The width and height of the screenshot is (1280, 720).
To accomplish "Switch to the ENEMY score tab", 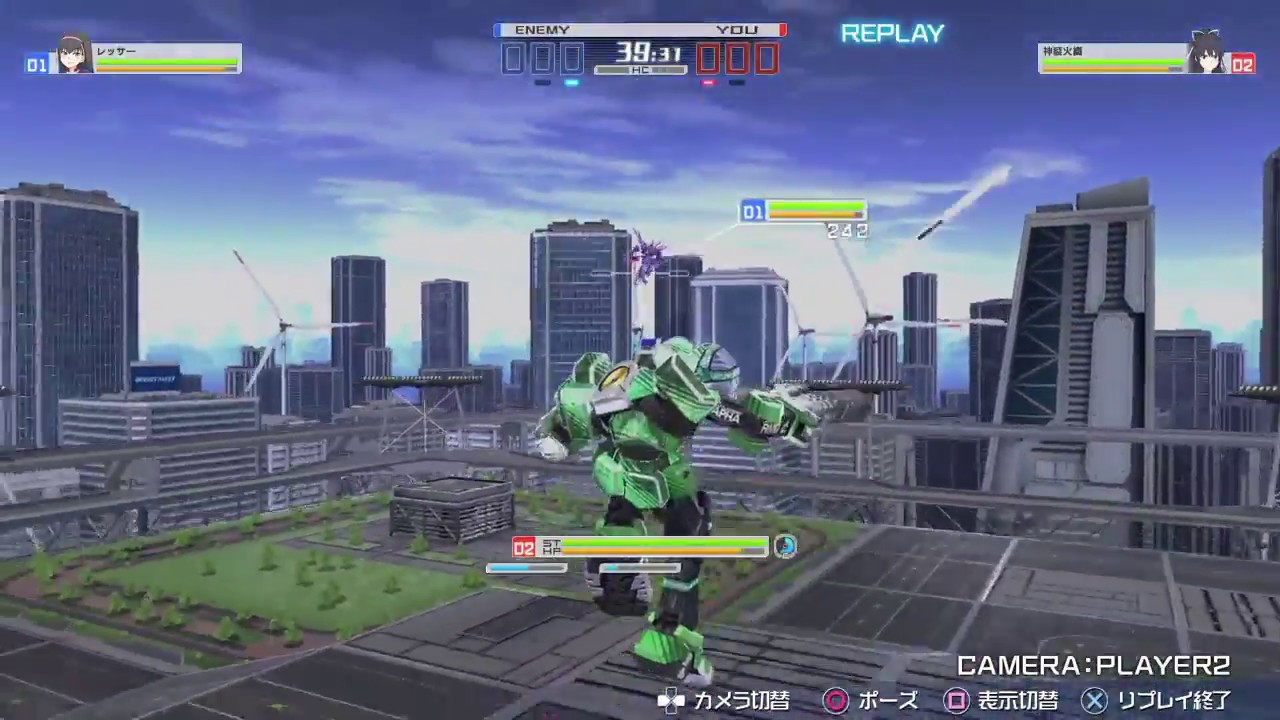I will pos(542,30).
